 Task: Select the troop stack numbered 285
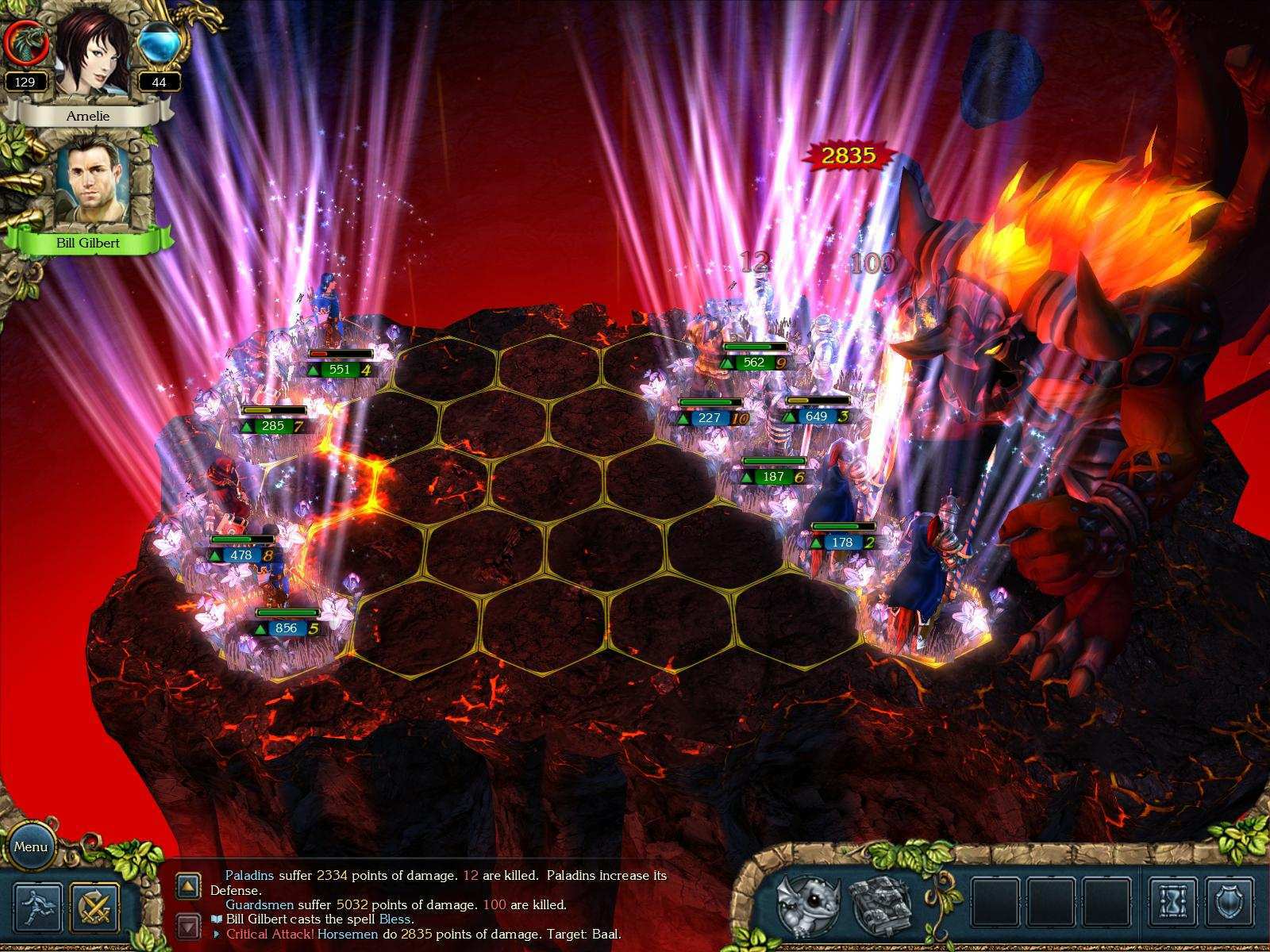272,426
